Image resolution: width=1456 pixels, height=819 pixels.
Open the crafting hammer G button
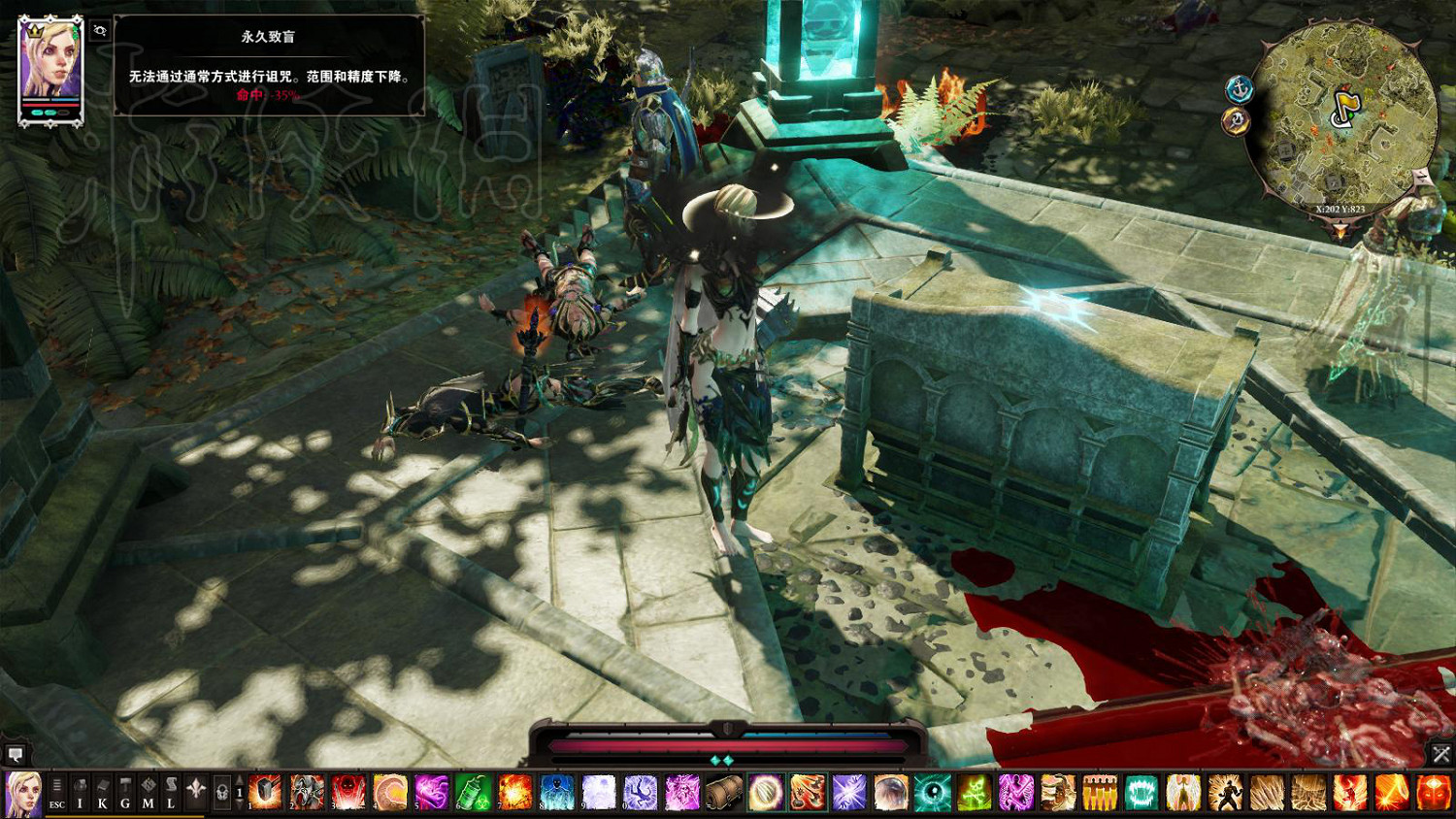(x=125, y=793)
